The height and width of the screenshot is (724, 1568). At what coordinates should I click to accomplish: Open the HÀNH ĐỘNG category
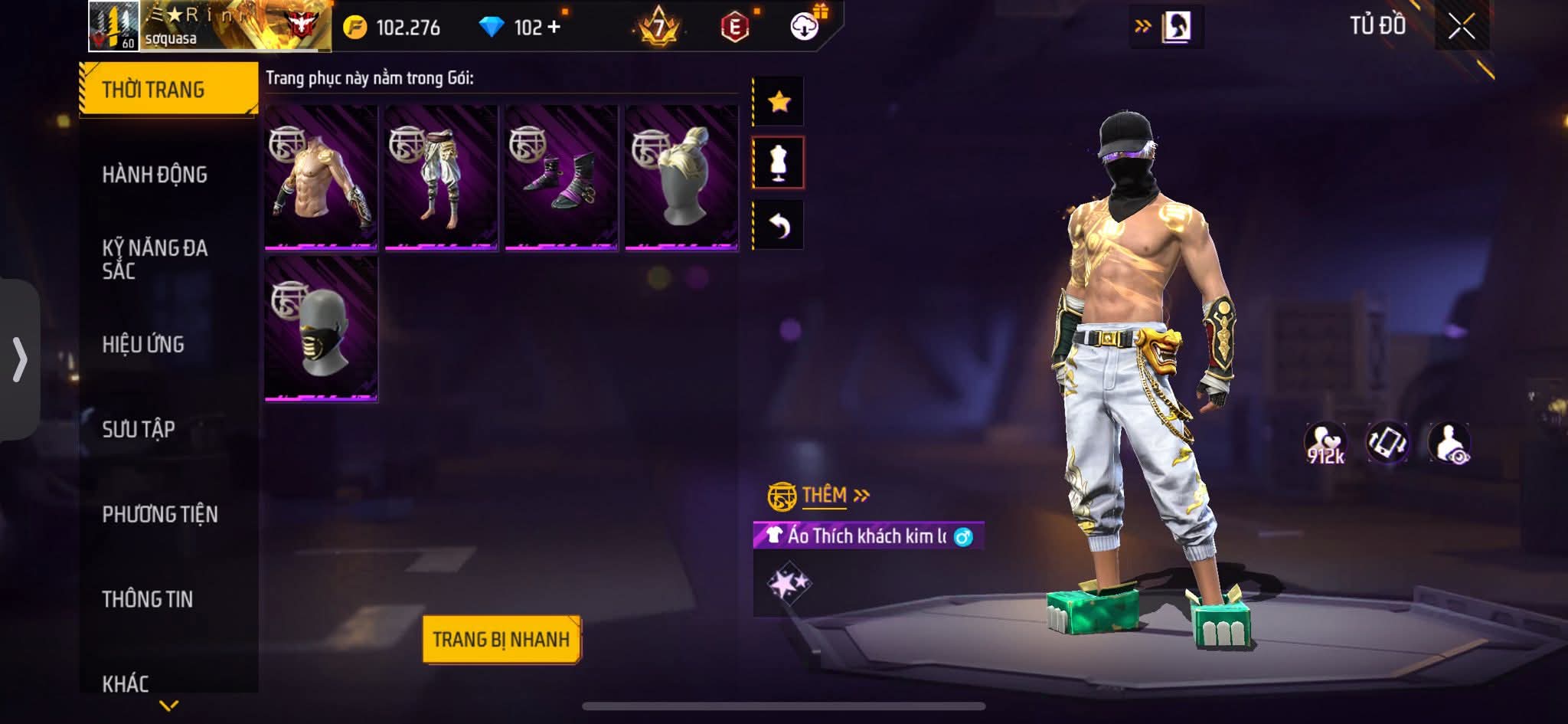[155, 175]
